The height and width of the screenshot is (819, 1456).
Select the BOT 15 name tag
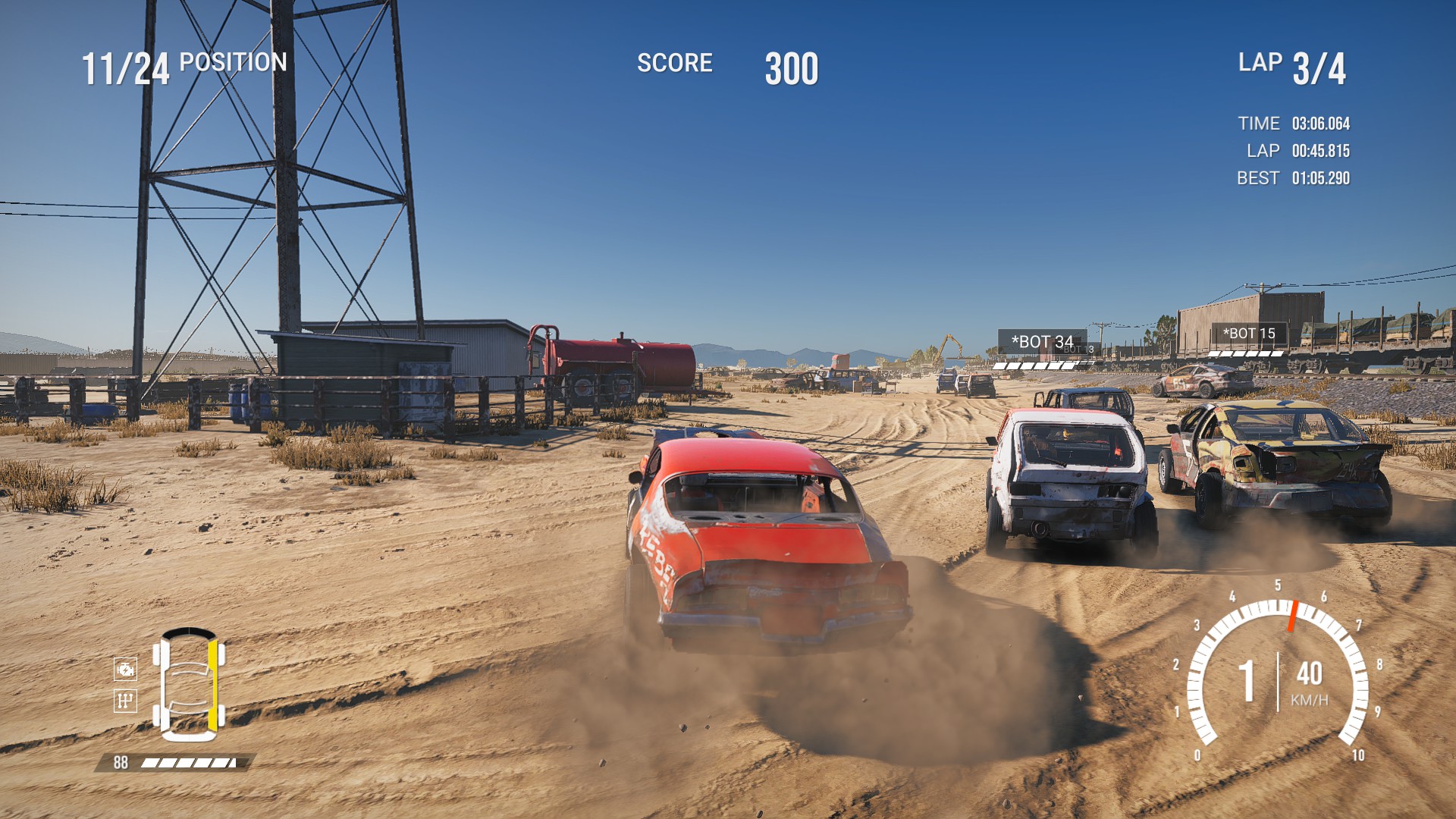1249,334
